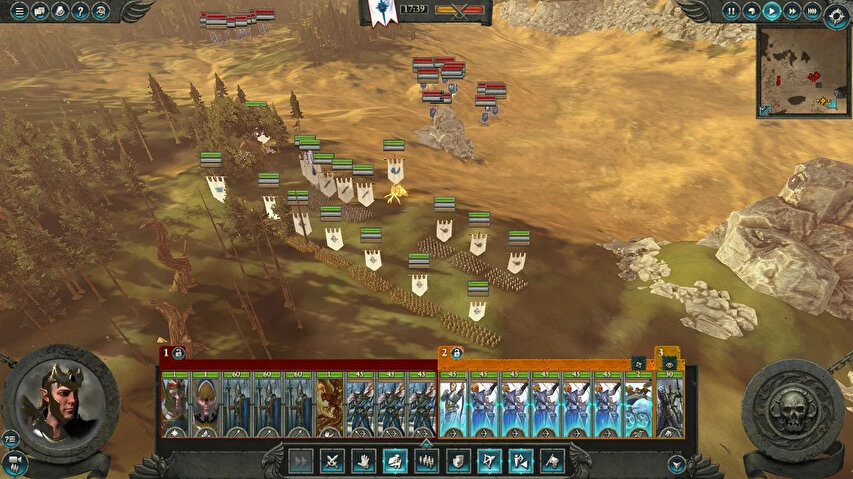
Task: Click the tactical map round button
Action: (x=836, y=14)
